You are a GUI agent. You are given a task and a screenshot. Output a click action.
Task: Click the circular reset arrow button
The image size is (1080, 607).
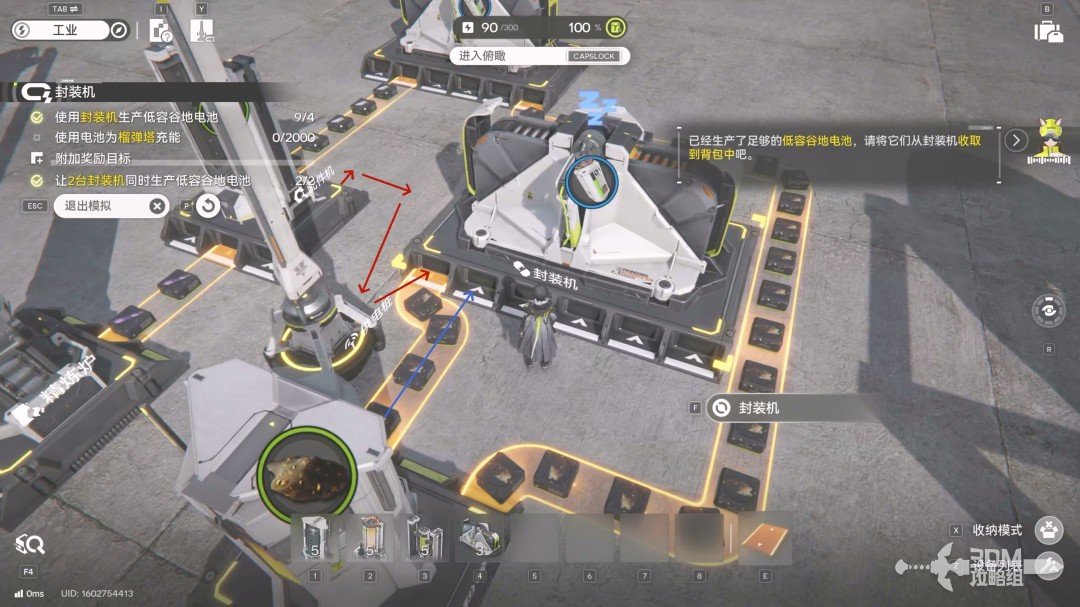click(x=207, y=206)
